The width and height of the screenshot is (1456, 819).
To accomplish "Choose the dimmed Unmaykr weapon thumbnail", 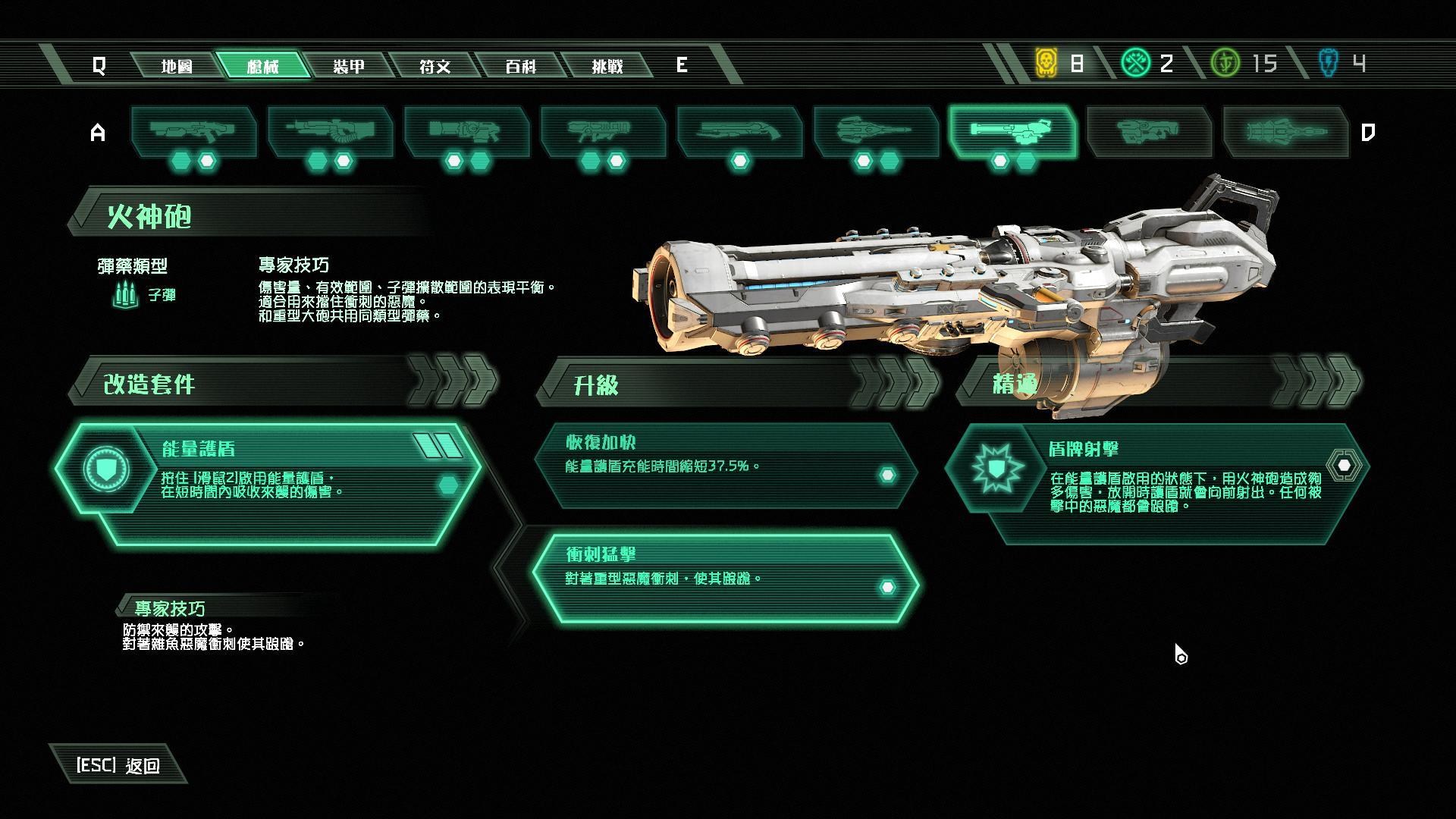I will pos(1285,132).
